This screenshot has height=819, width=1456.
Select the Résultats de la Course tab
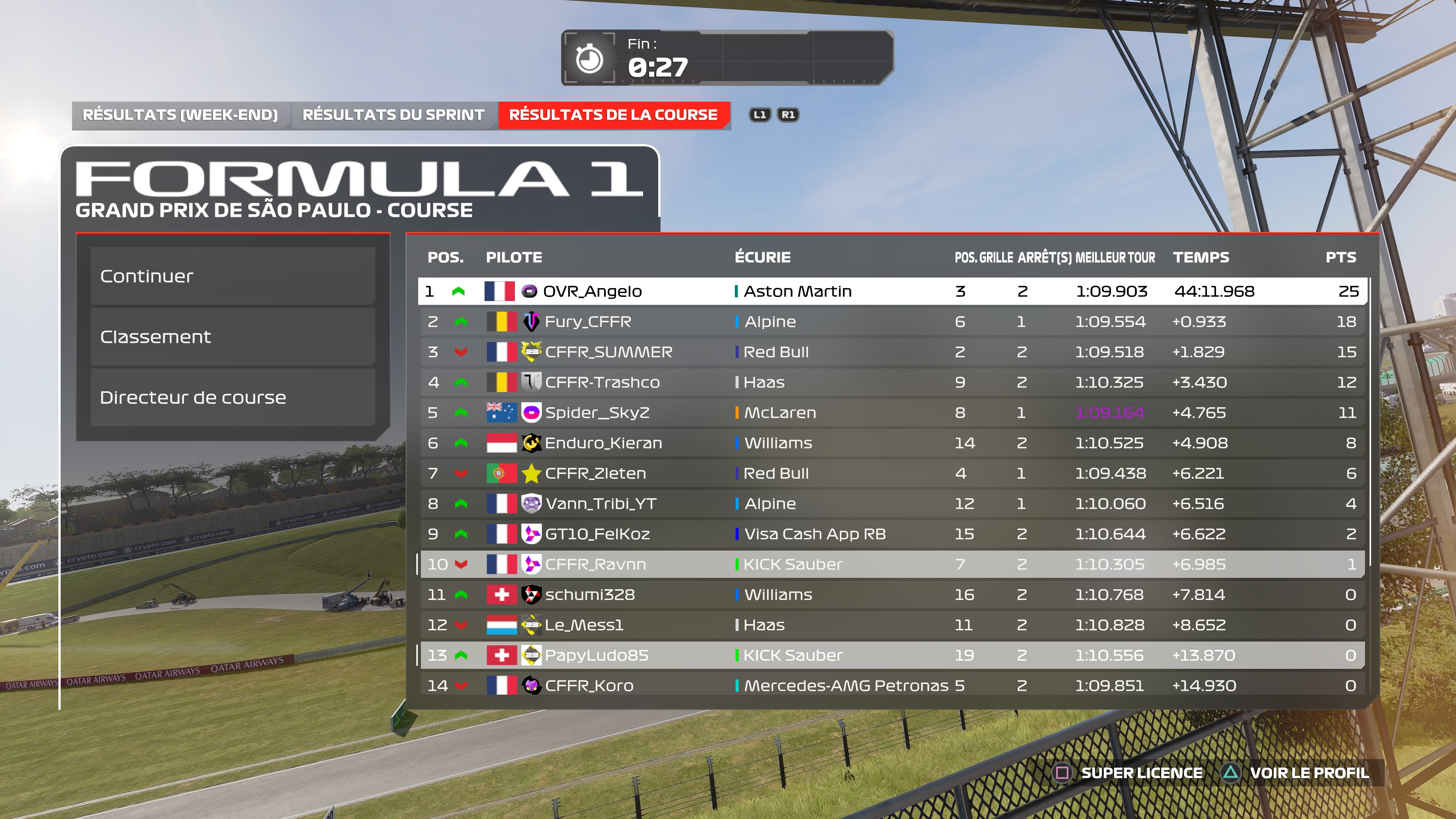(613, 115)
